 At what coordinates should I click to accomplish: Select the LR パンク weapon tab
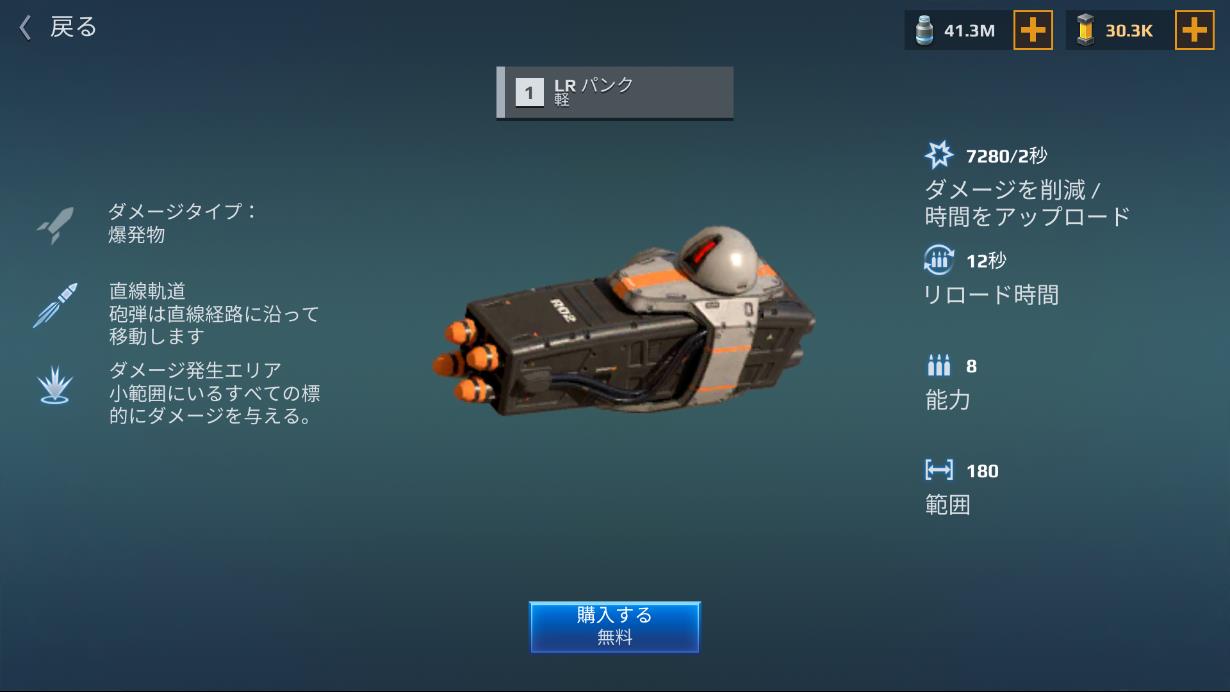[614, 93]
